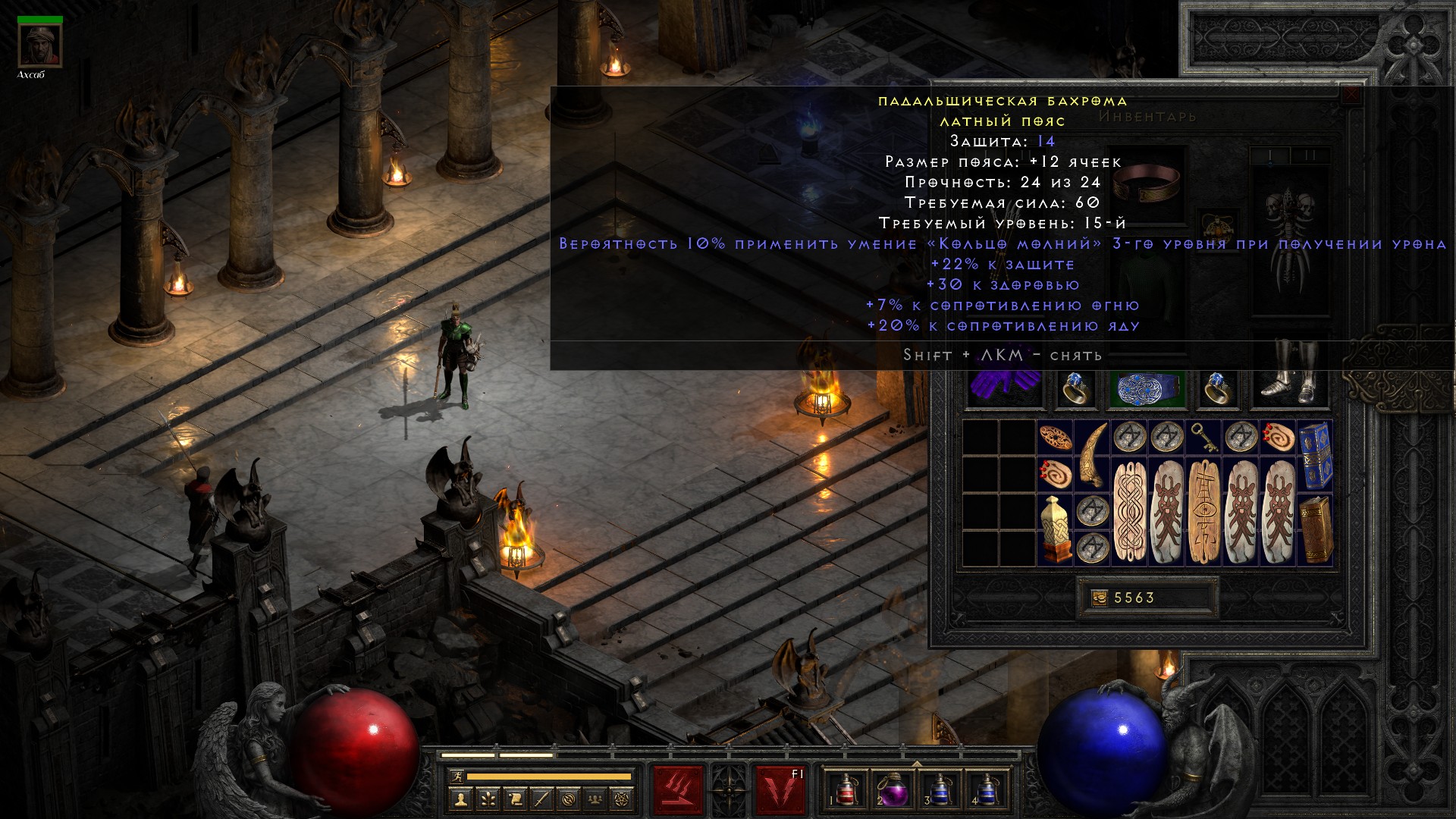Switch to weapon set II tab

click(1310, 156)
